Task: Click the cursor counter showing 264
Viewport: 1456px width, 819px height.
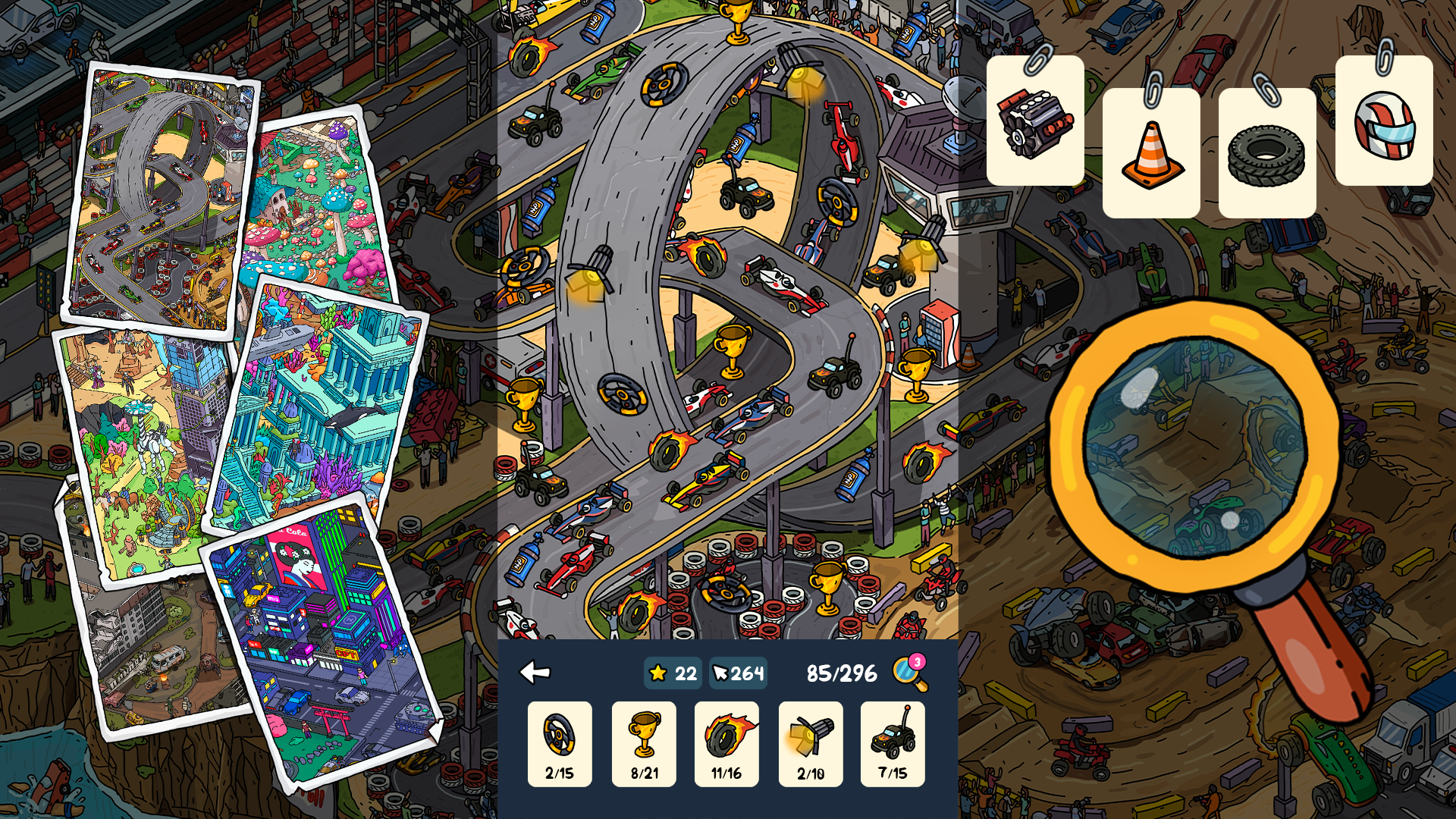Action: point(736,672)
